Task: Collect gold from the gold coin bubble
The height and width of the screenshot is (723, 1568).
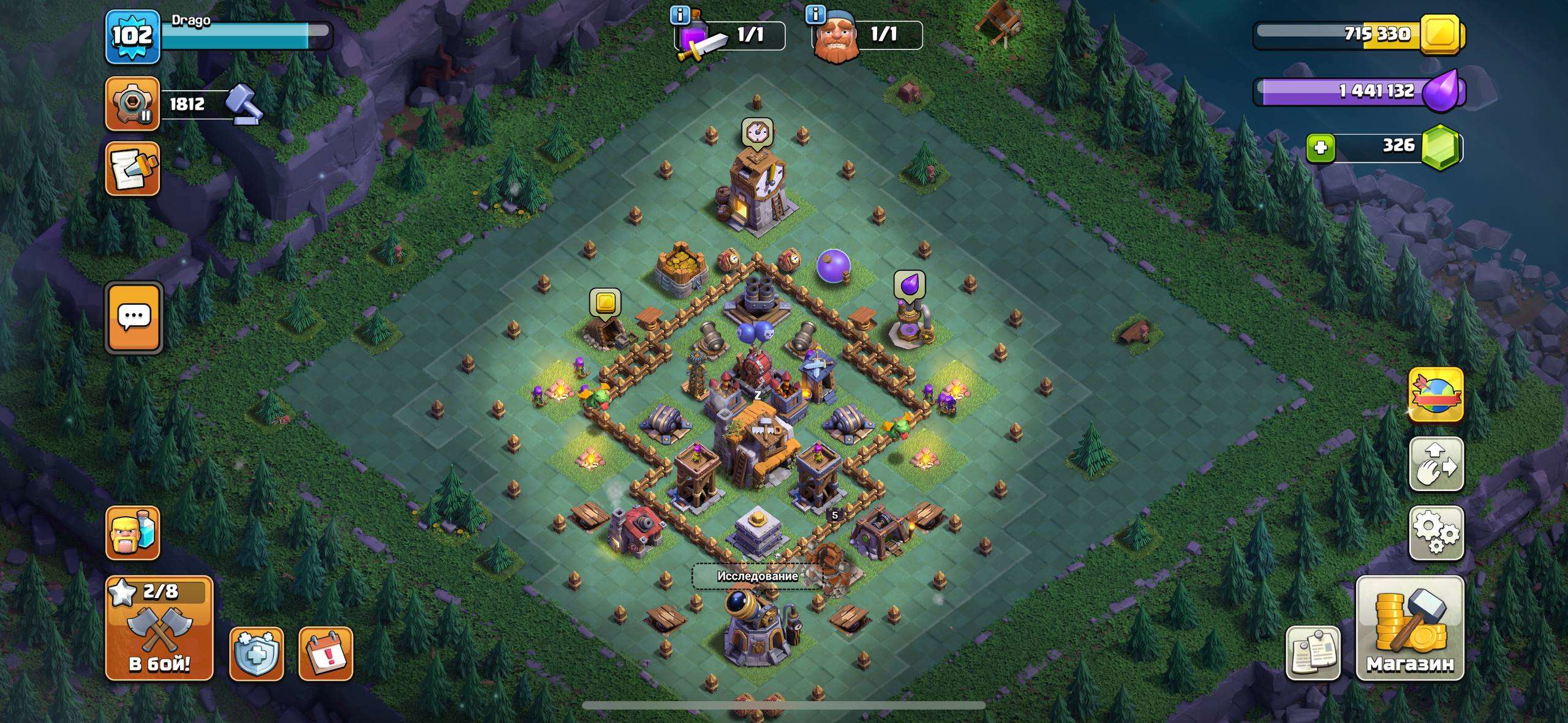Action: (605, 303)
